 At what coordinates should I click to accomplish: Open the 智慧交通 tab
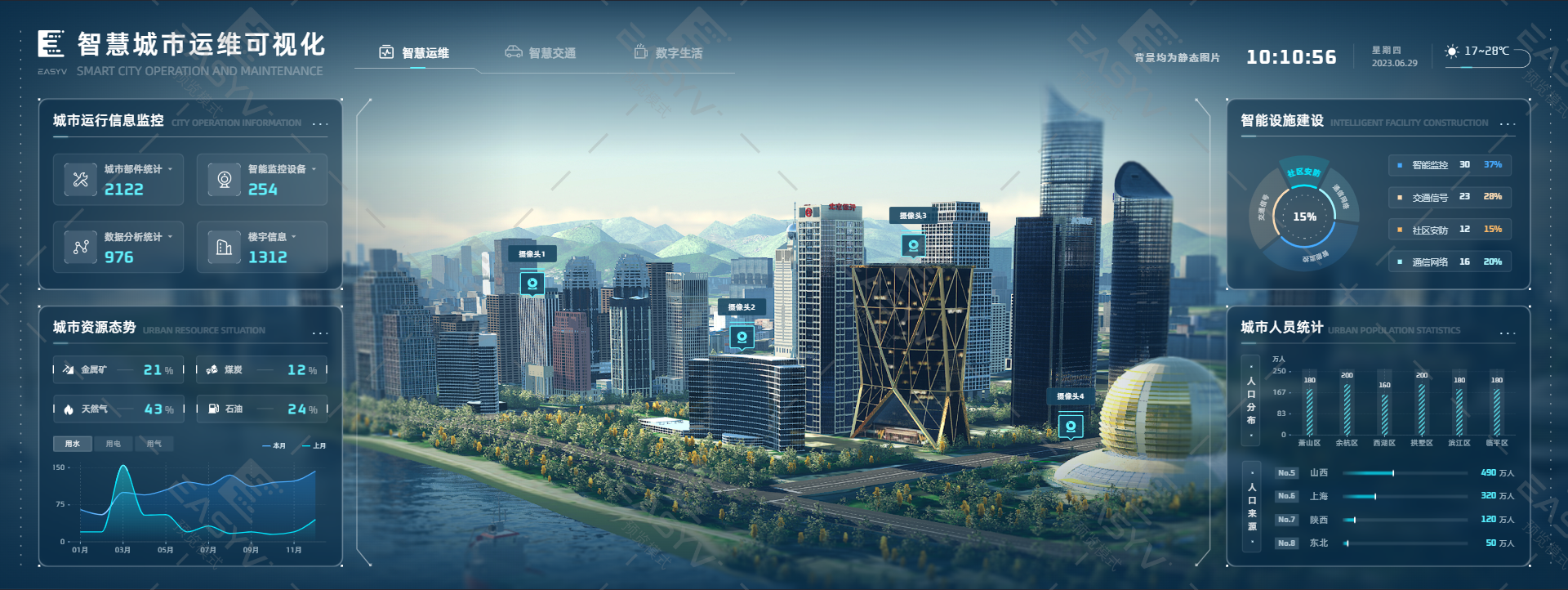pyautogui.click(x=541, y=53)
